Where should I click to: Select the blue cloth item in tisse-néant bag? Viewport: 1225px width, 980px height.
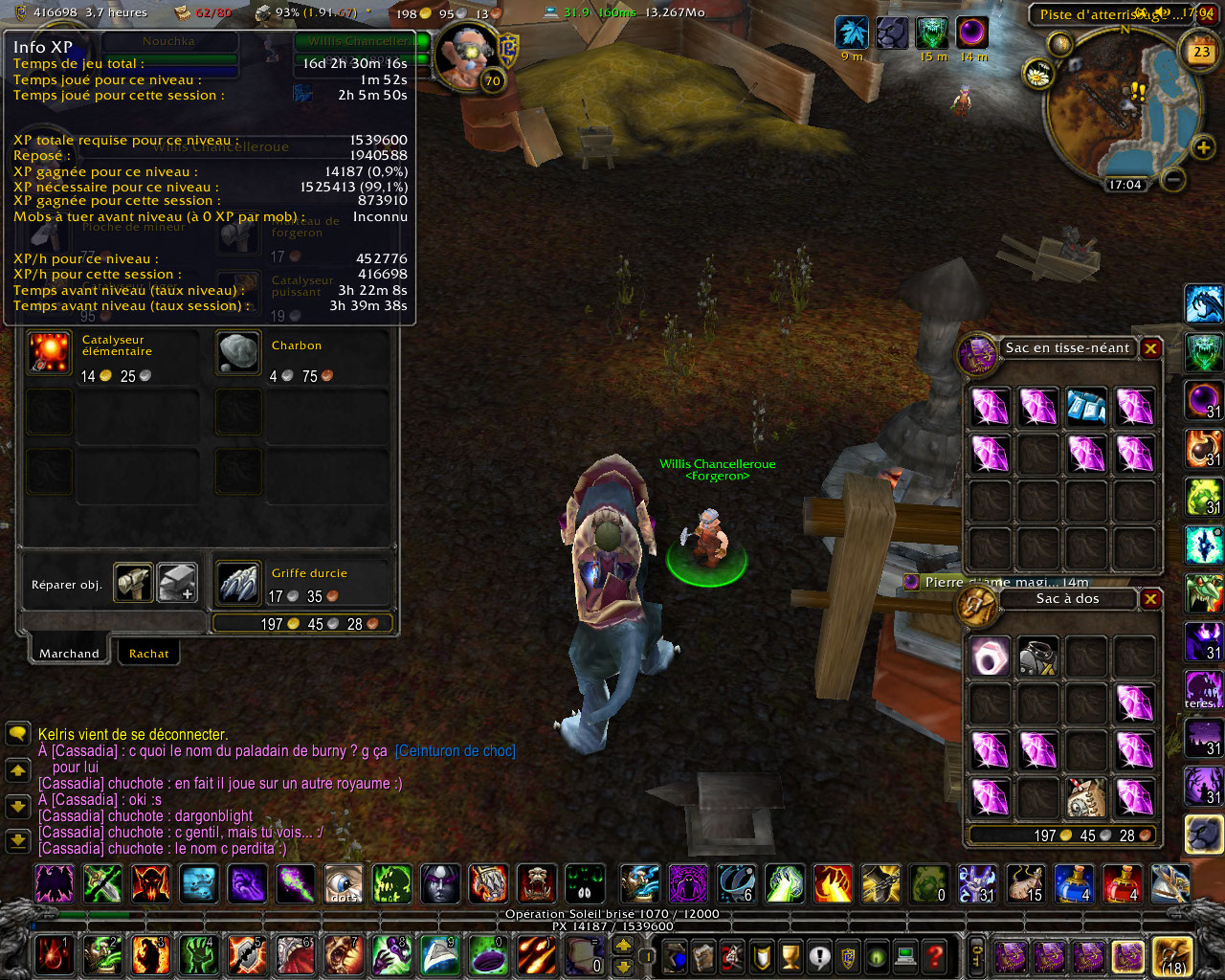point(1086,407)
